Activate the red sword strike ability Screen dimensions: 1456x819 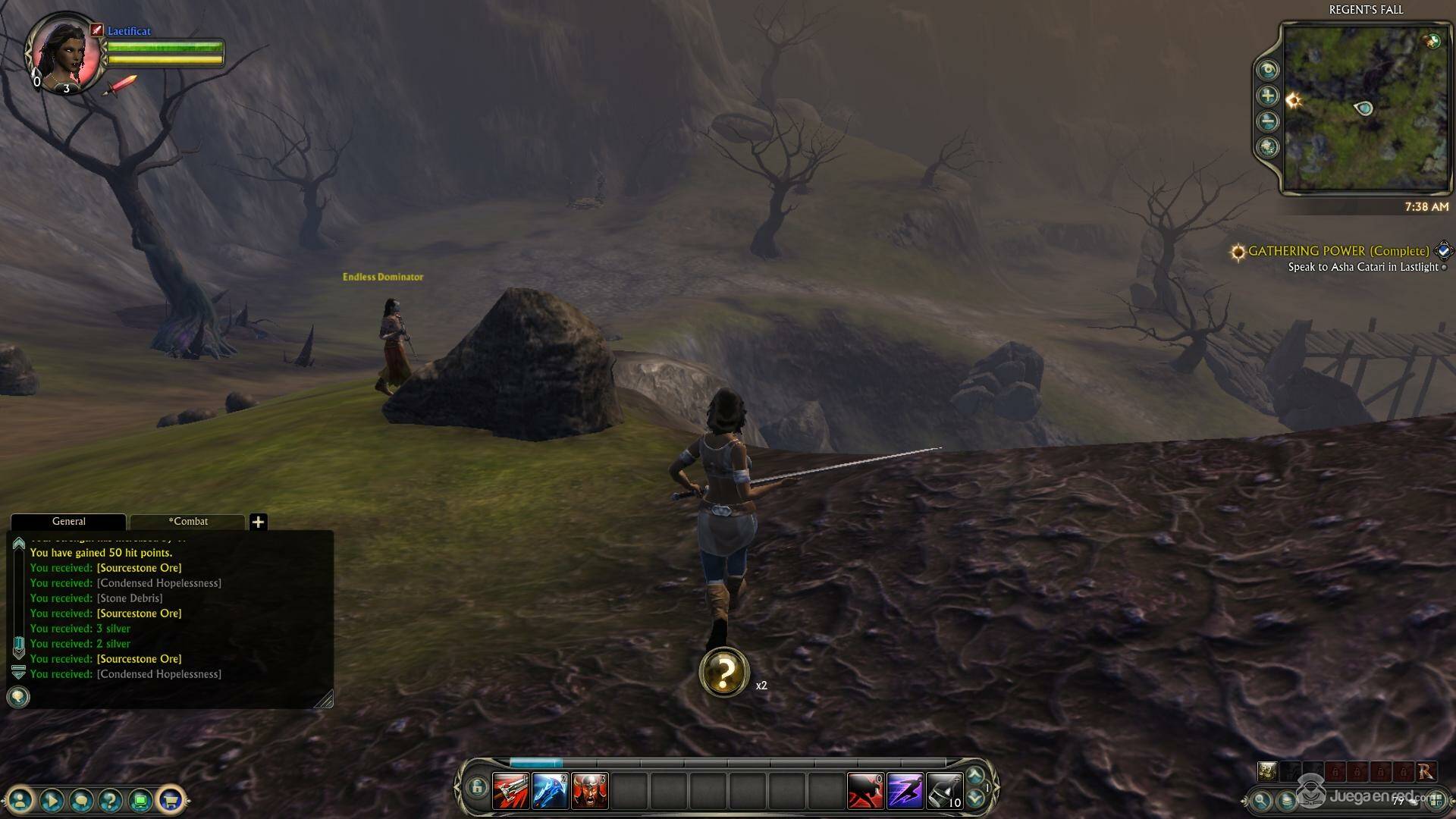point(510,792)
